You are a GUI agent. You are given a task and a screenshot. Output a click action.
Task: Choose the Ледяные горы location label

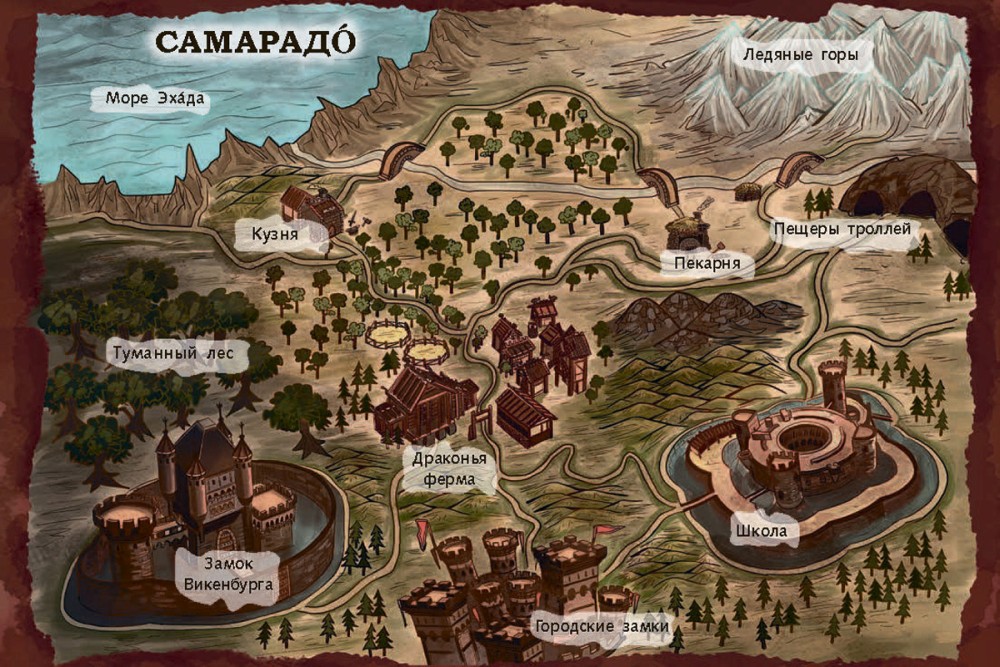click(x=800, y=56)
